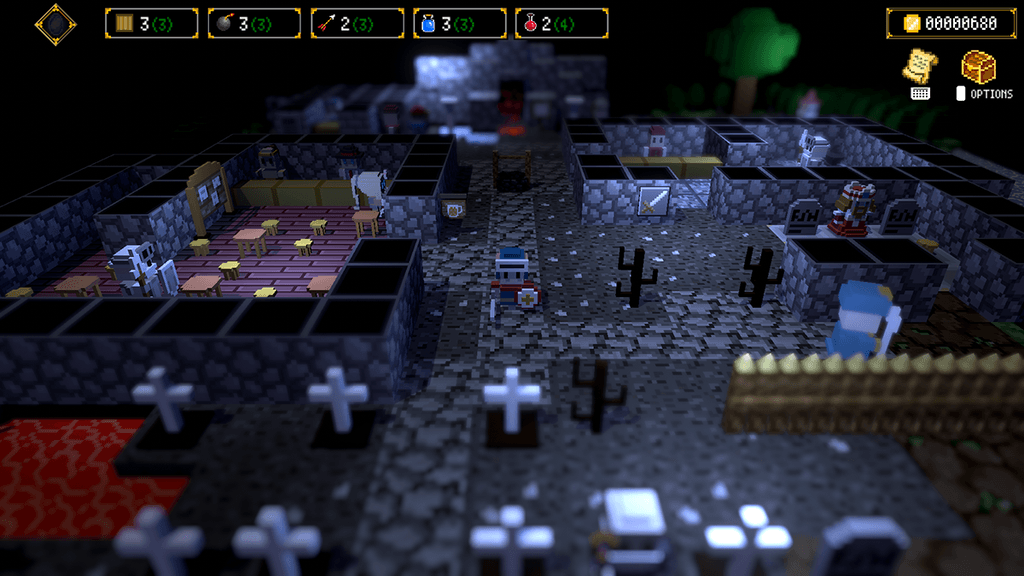Choose the arrow item slot
Image resolution: width=1024 pixels, height=576 pixels.
357,23
